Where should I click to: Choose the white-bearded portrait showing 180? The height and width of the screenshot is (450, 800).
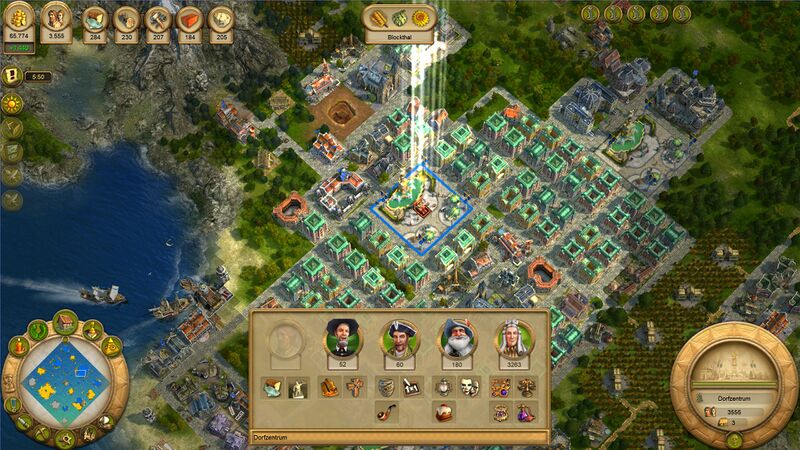pos(457,339)
